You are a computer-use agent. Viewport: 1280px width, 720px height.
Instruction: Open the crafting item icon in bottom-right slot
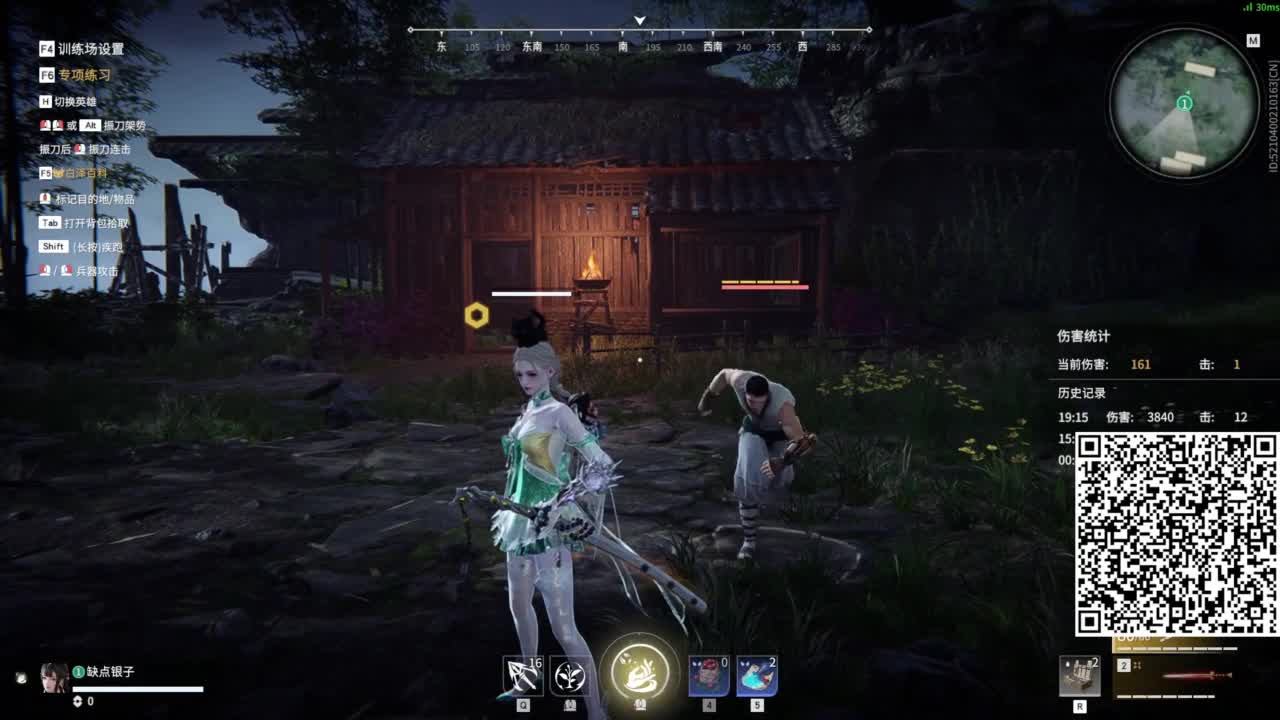pos(1079,676)
